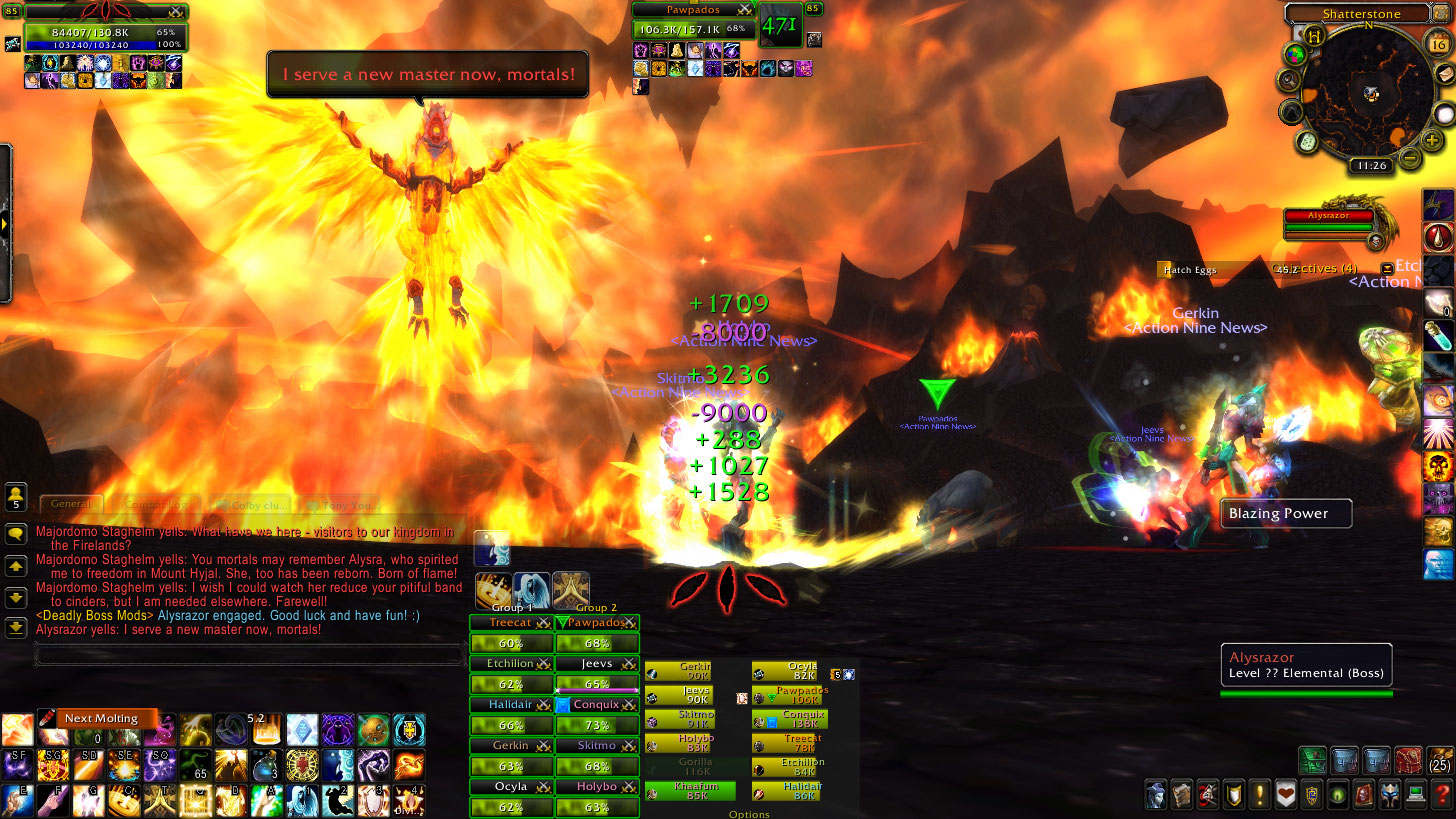Viewport: 1456px width, 819px height.
Task: Click the chat box text entry field
Action: [x=250, y=655]
